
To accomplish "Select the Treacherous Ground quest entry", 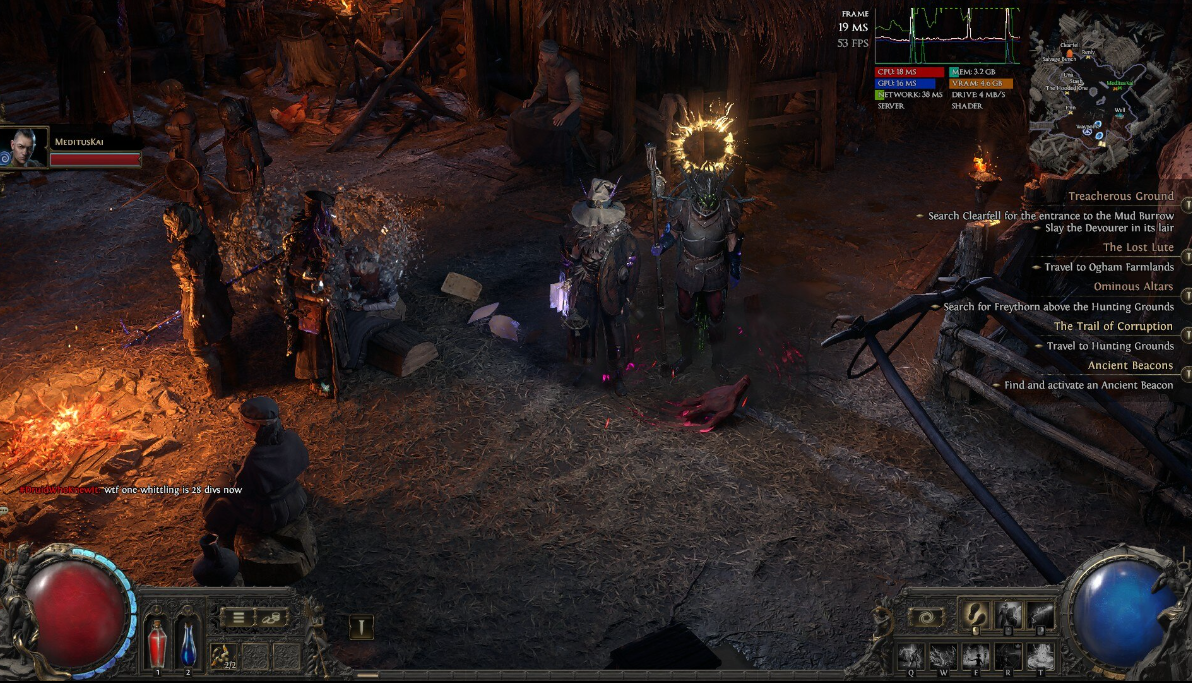I will click(x=1120, y=196).
